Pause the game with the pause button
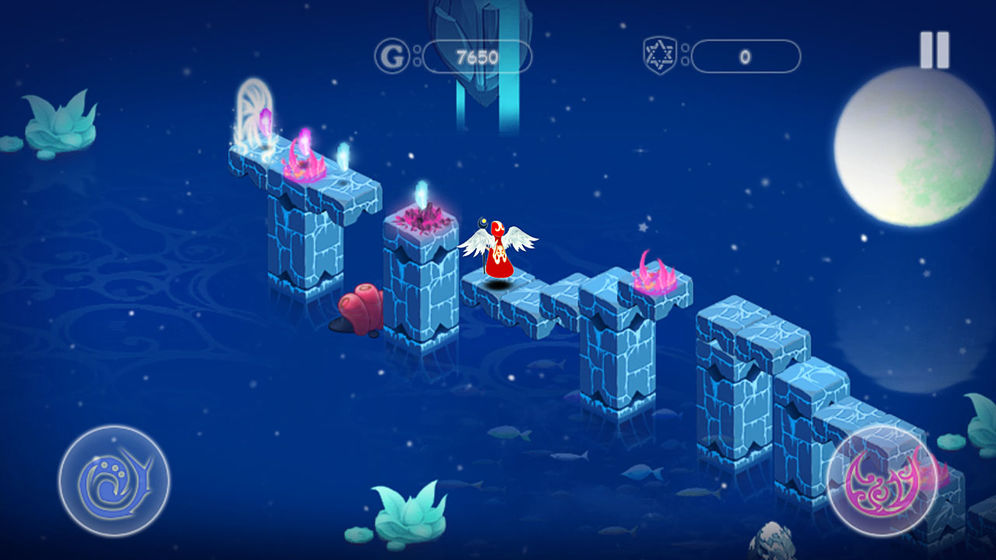Image resolution: width=996 pixels, height=560 pixels. point(934,50)
